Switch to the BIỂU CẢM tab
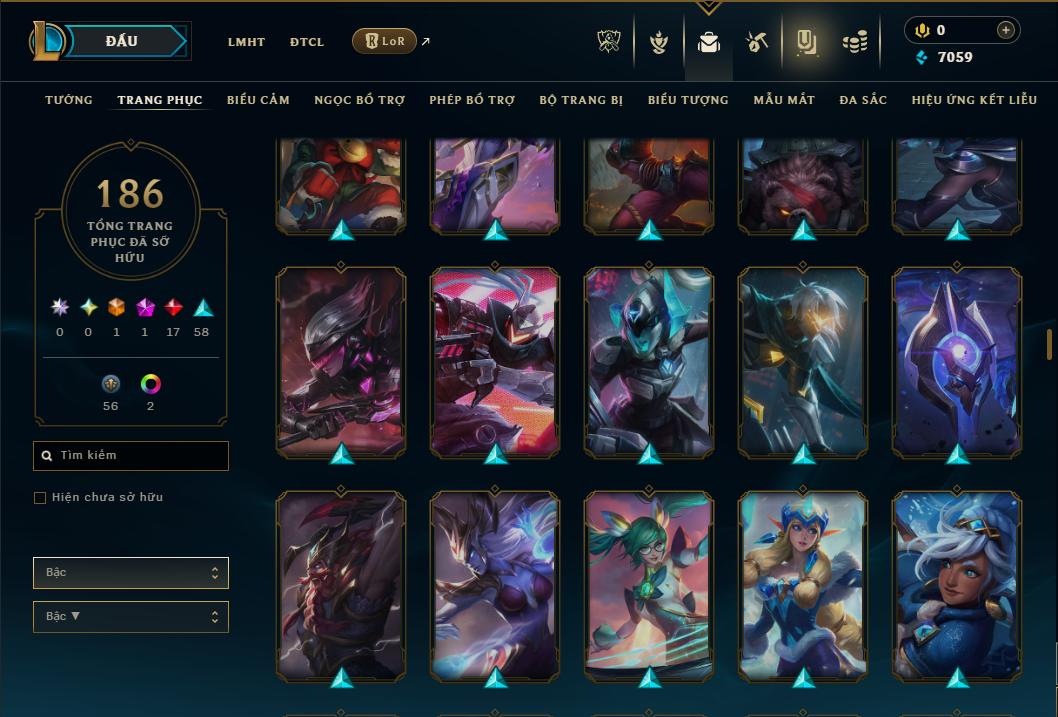The image size is (1058, 717). 258,100
